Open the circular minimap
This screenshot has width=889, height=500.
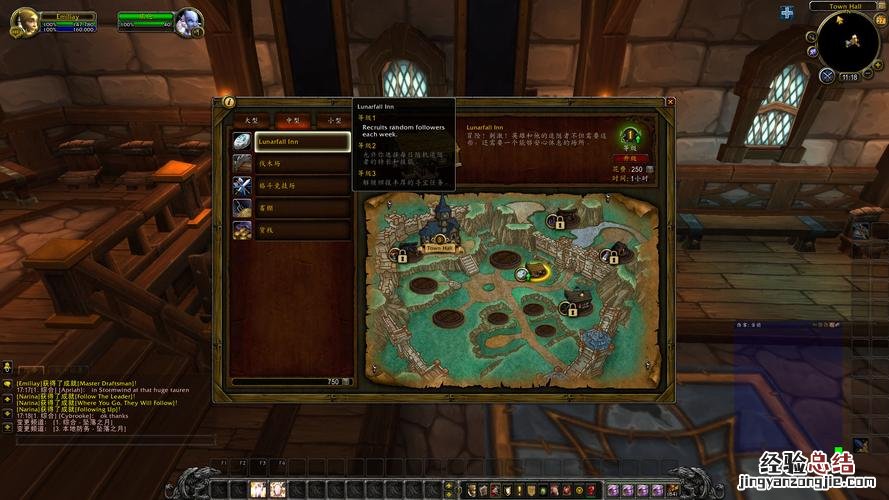[849, 42]
